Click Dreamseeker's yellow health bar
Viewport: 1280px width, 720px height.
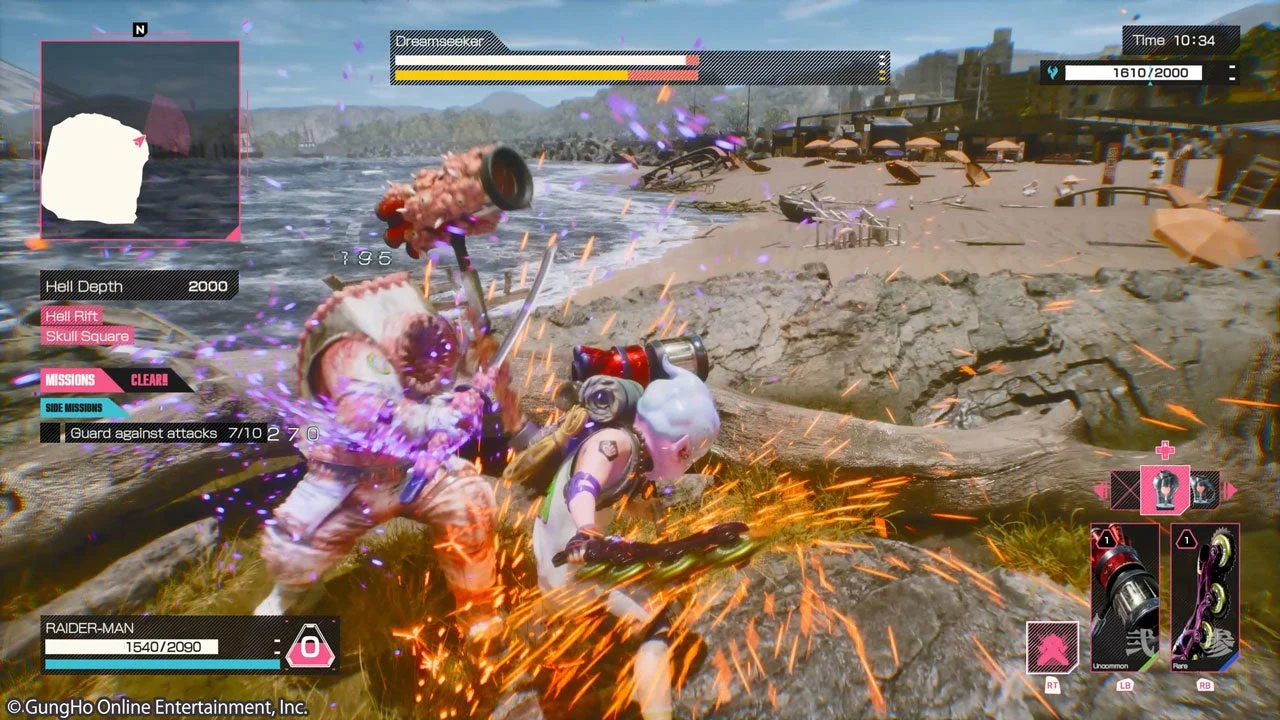pyautogui.click(x=510, y=74)
